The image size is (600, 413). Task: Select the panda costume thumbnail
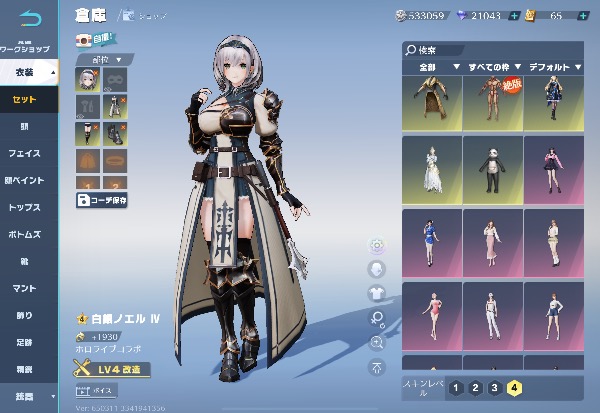490,167
